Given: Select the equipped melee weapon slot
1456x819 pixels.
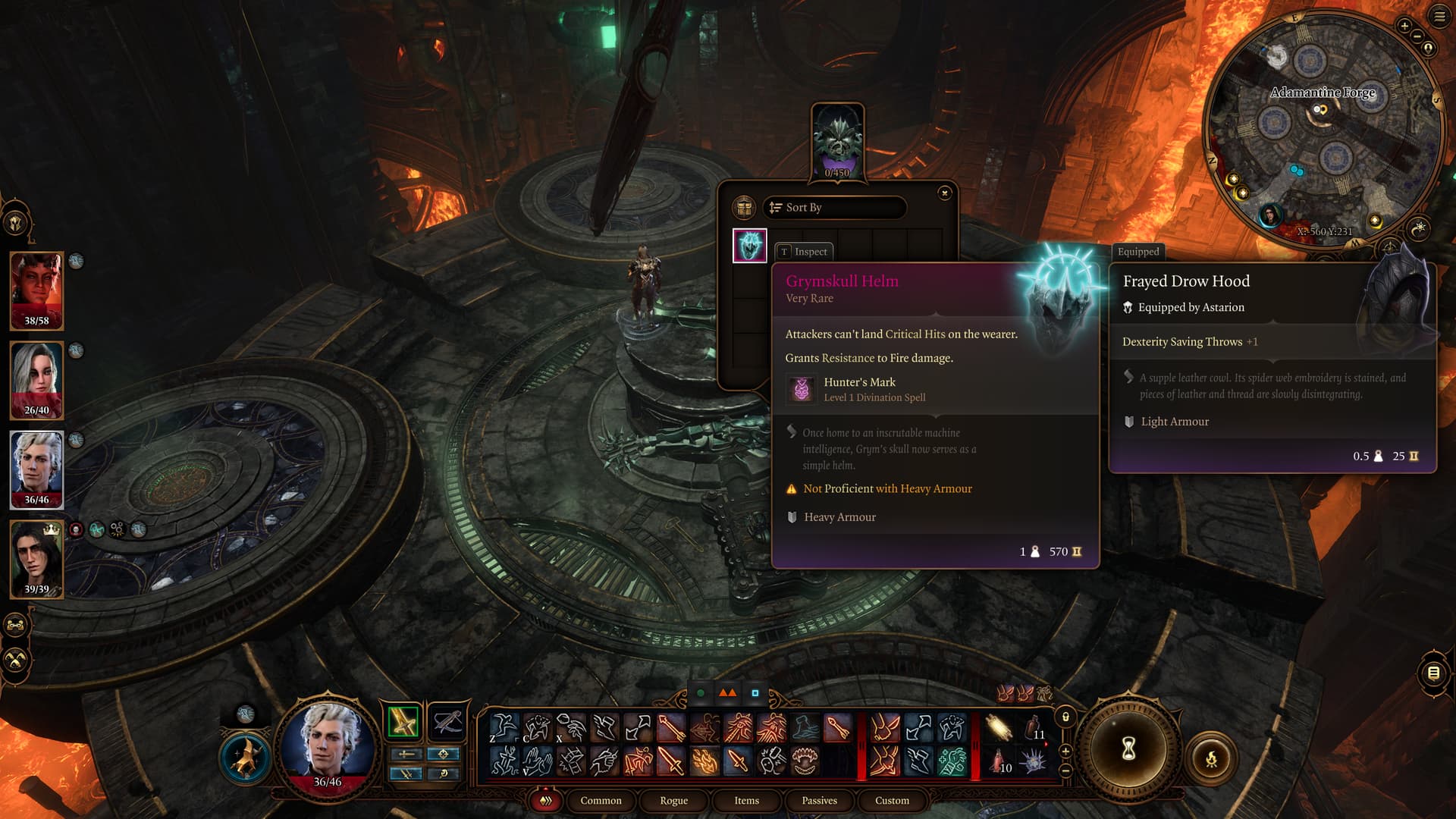Looking at the screenshot, I should (403, 721).
